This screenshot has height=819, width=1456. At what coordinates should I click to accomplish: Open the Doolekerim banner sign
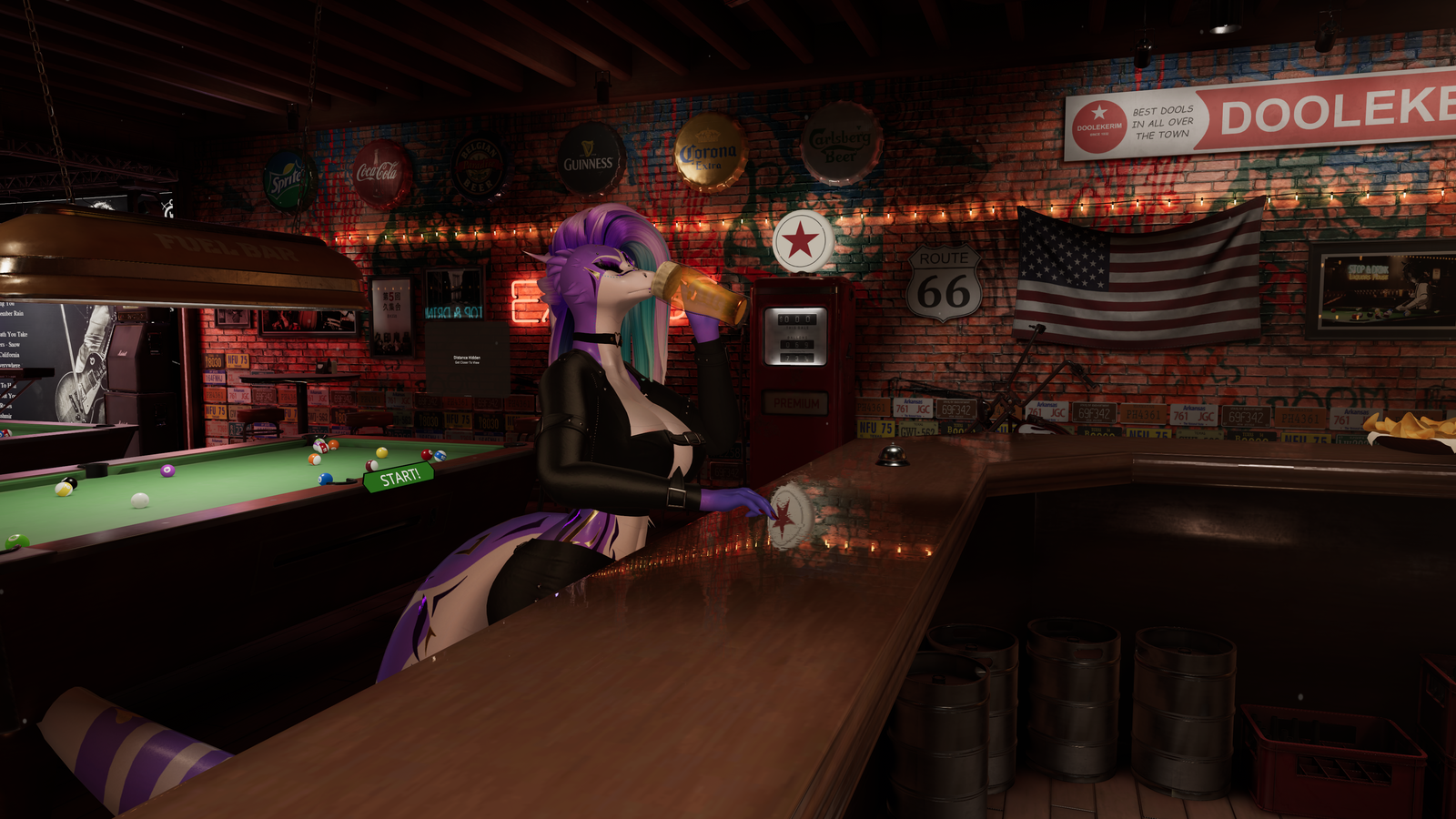pyautogui.click(x=1256, y=118)
